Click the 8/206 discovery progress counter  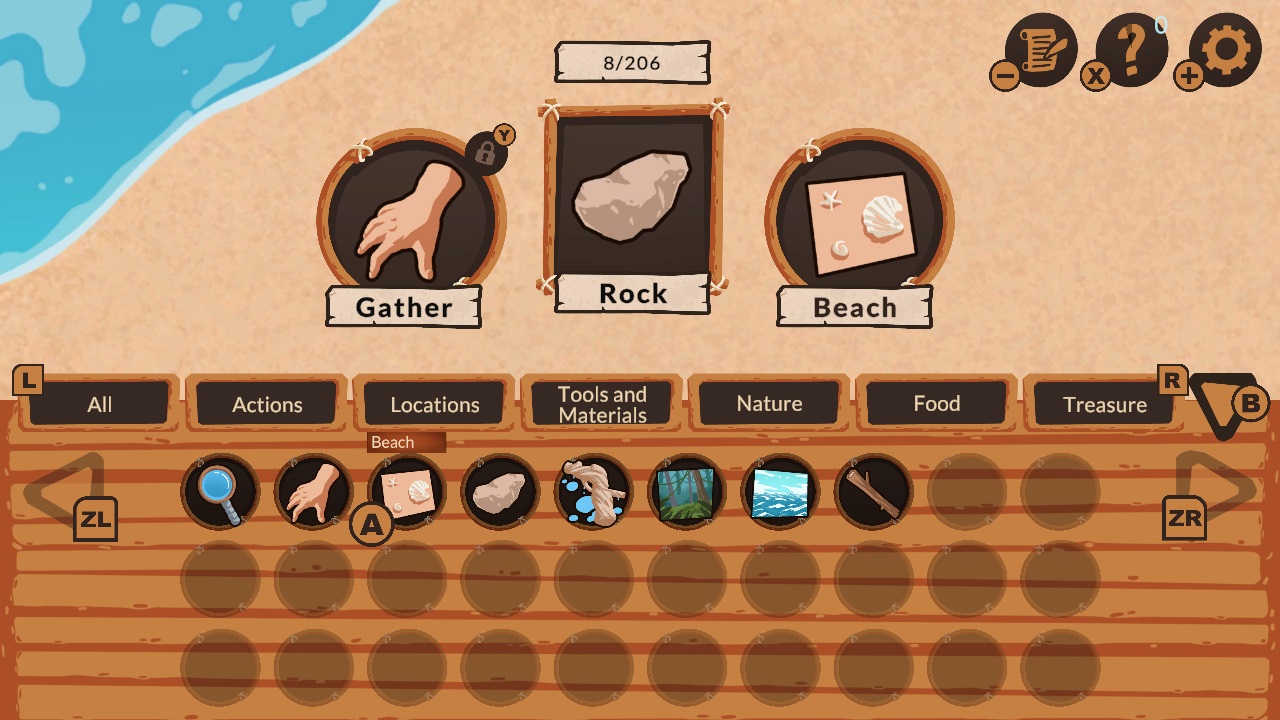(x=631, y=60)
